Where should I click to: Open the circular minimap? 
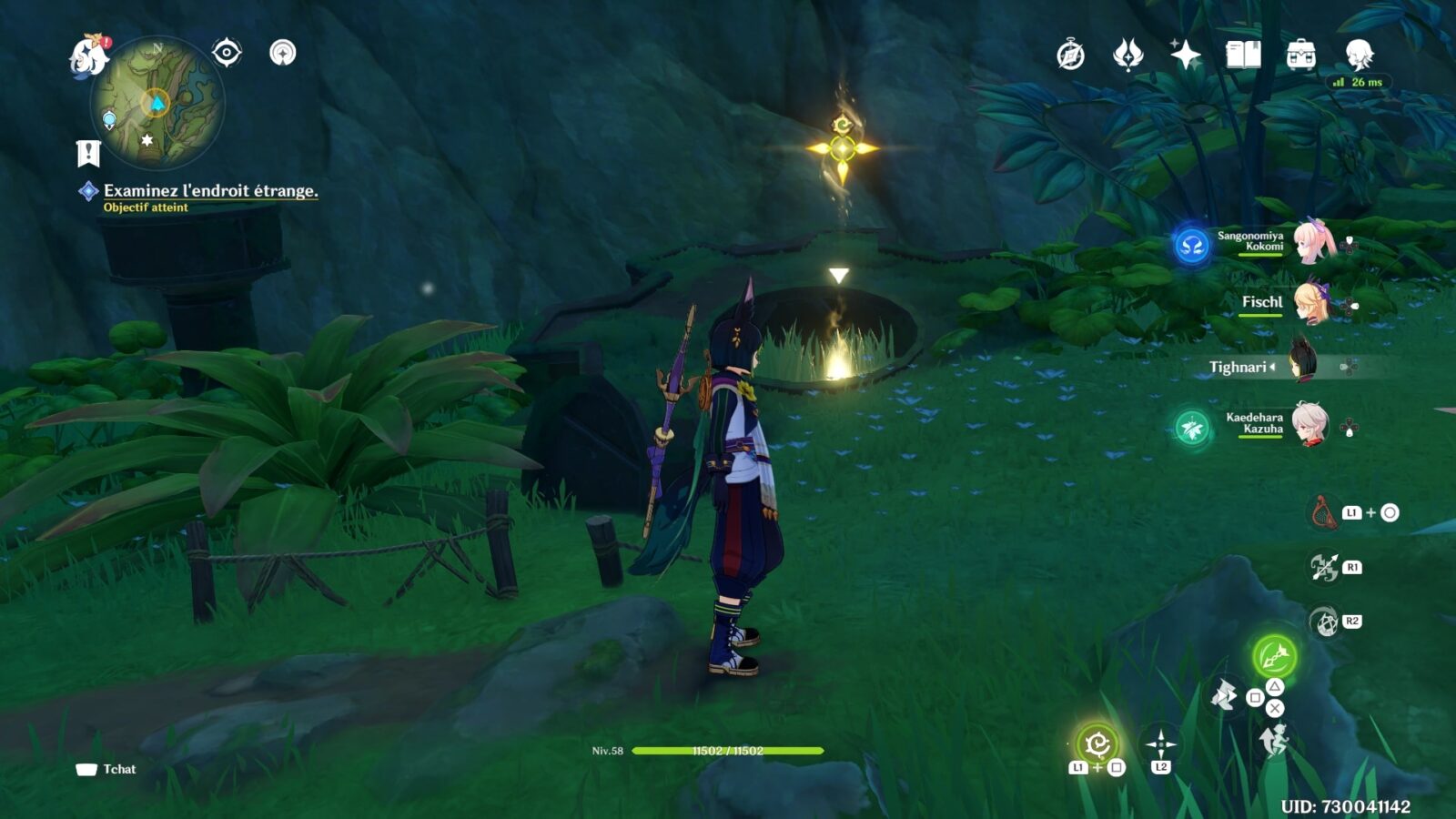pos(157,102)
